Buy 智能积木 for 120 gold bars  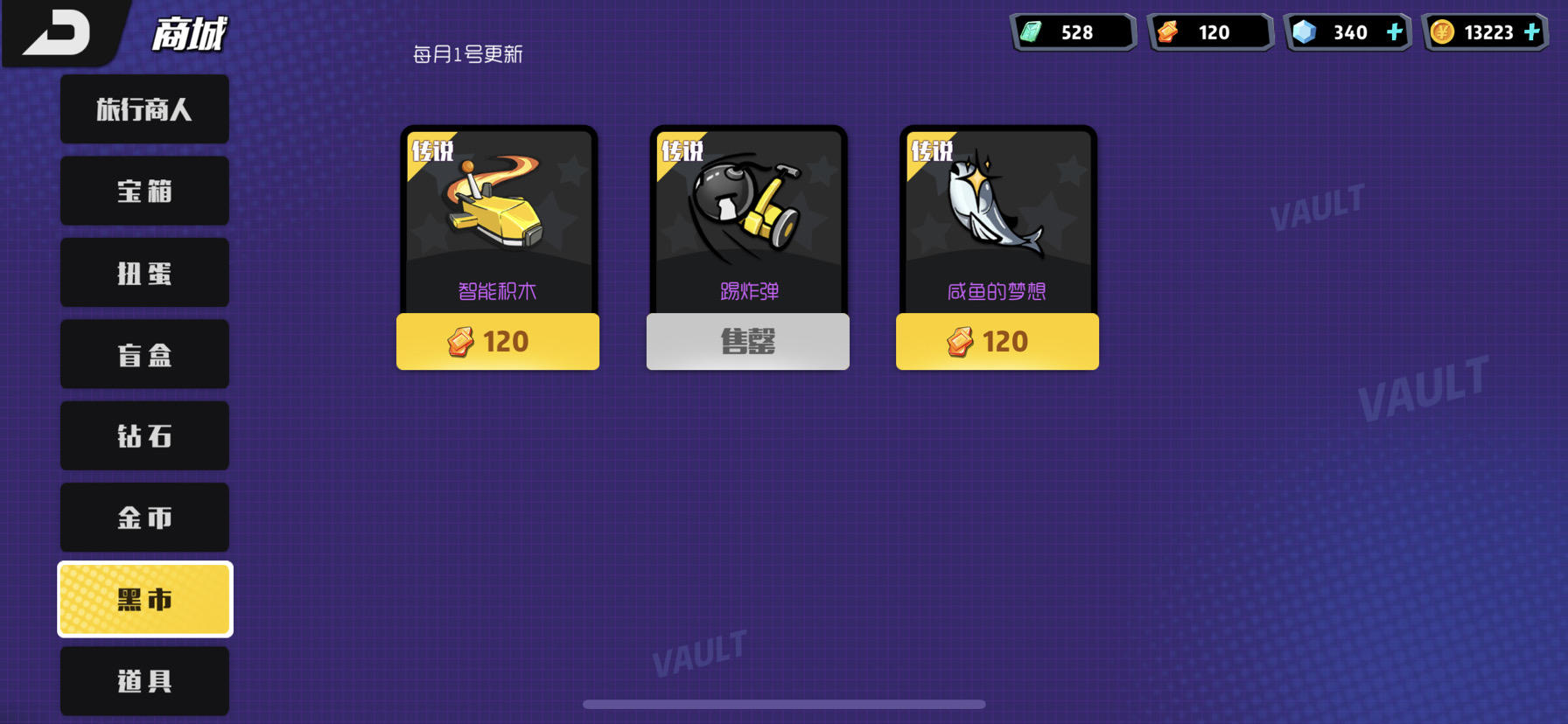497,342
